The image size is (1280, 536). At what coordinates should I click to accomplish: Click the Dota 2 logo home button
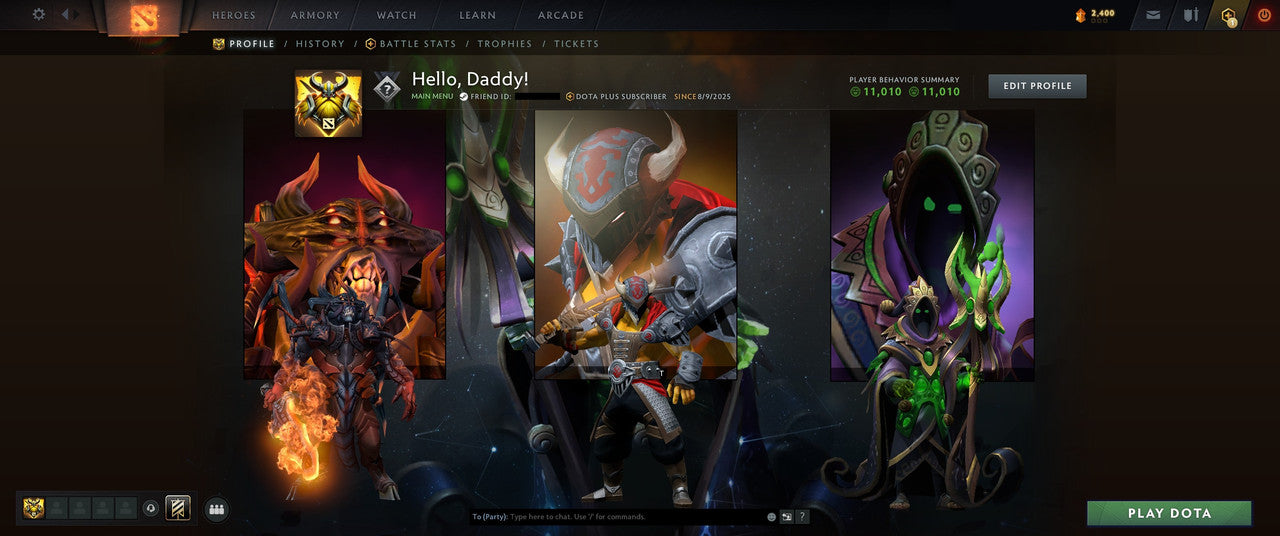pos(144,17)
